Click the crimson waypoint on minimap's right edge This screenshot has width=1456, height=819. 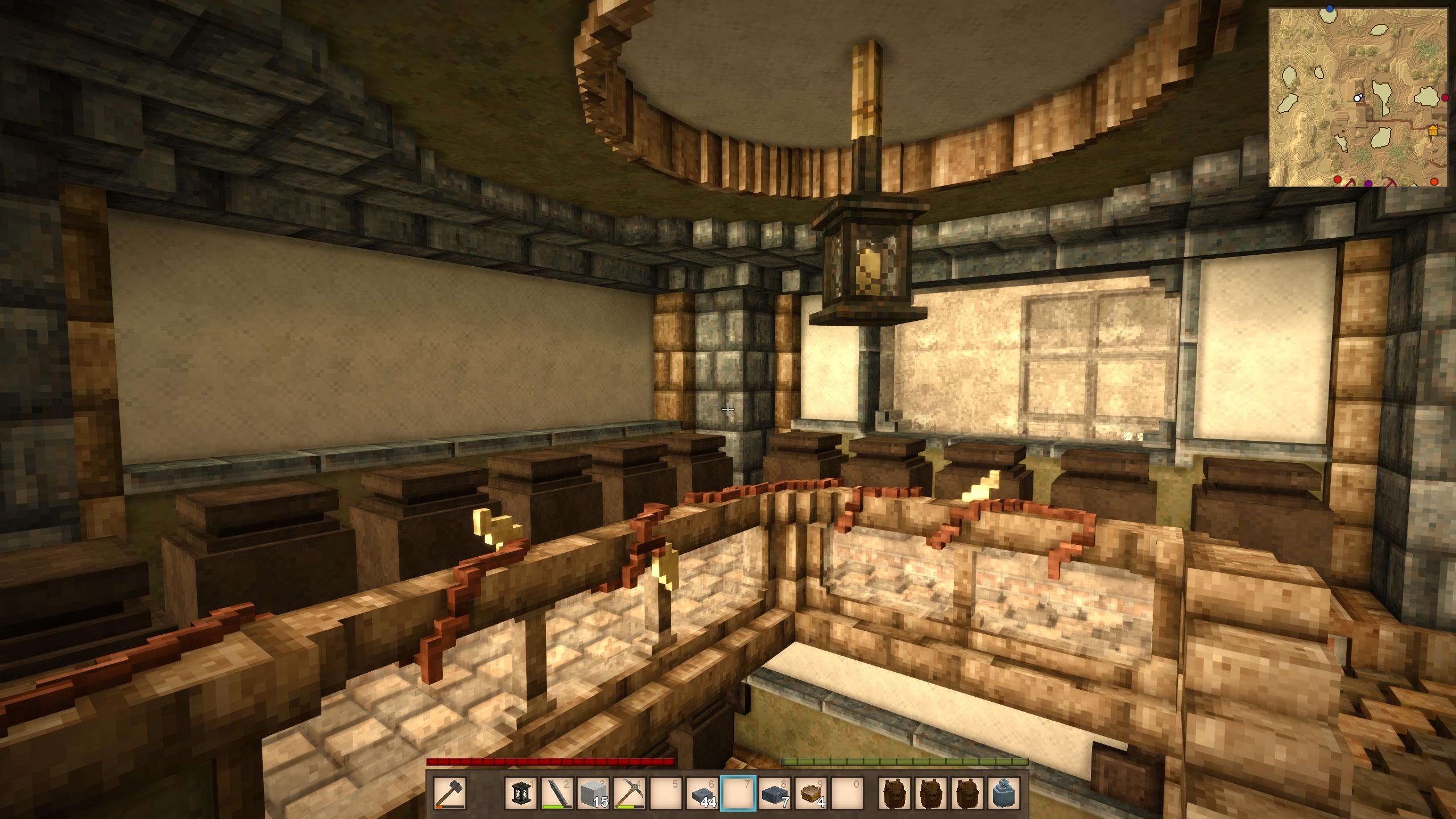click(1445, 98)
